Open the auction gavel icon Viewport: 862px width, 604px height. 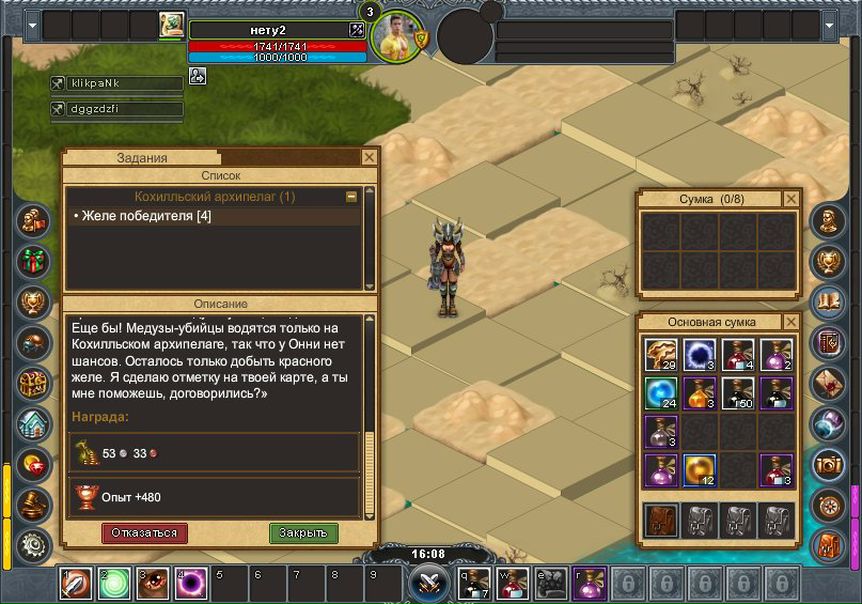click(35, 505)
